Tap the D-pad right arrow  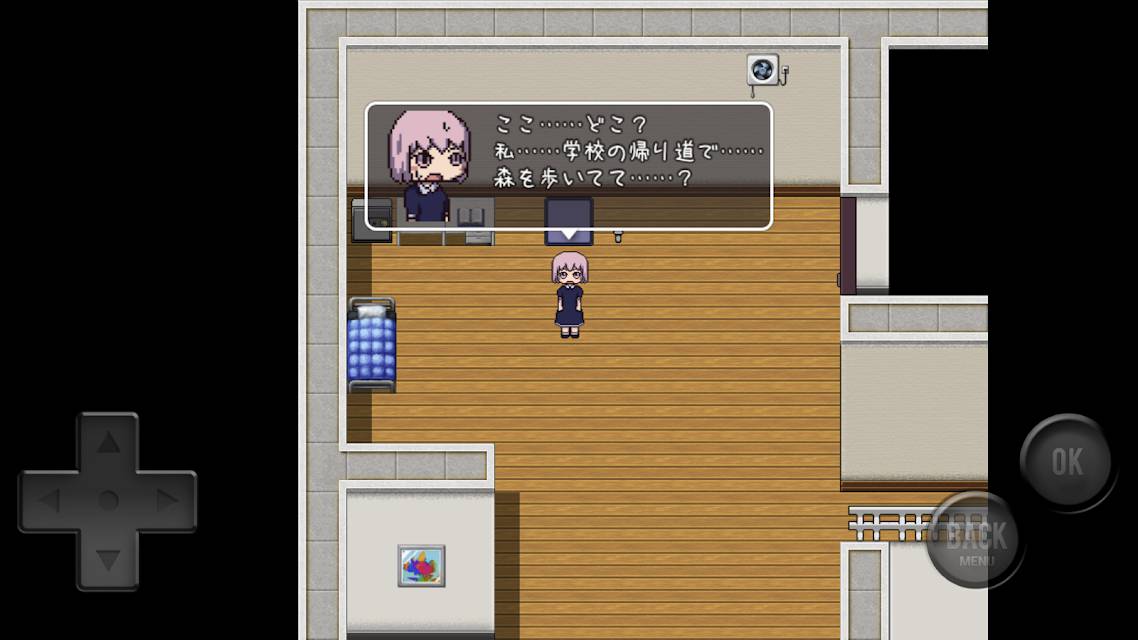167,501
